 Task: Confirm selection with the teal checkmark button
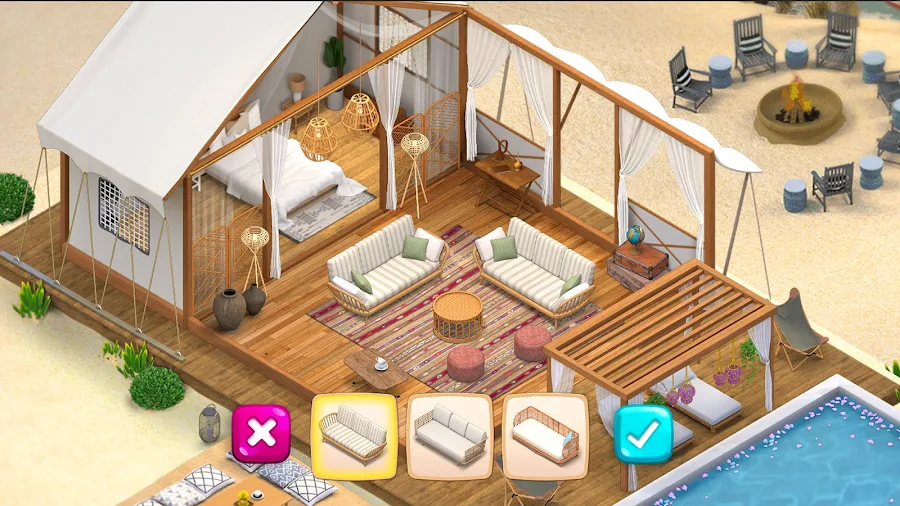(642, 433)
